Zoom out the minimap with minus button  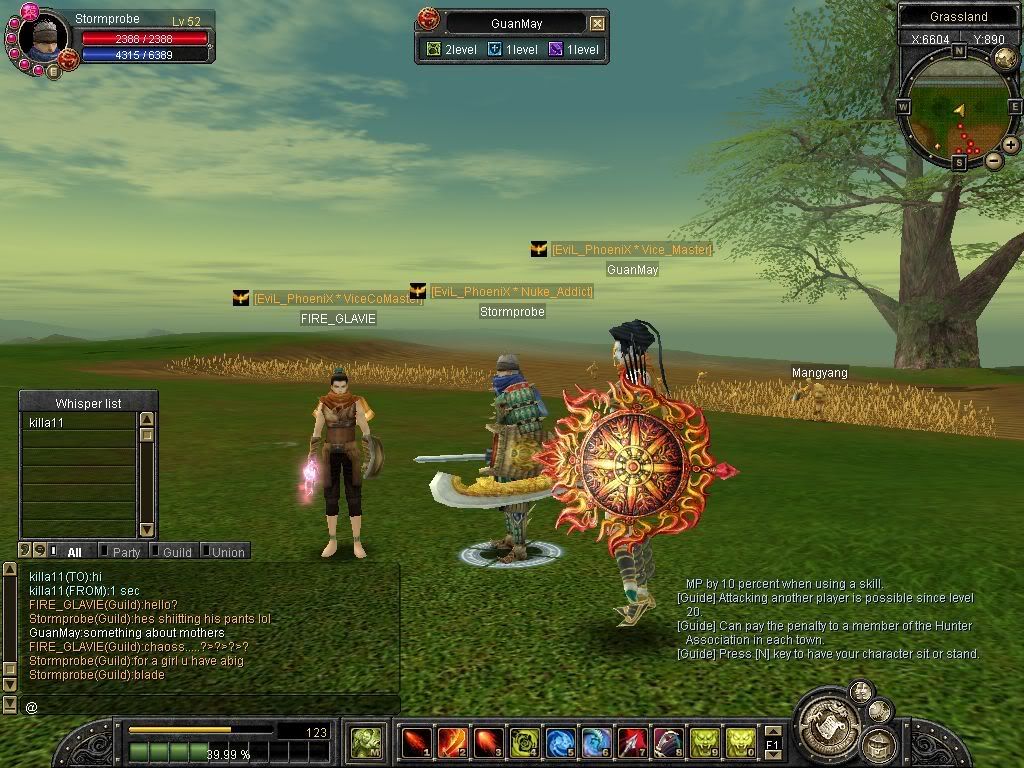click(x=993, y=160)
